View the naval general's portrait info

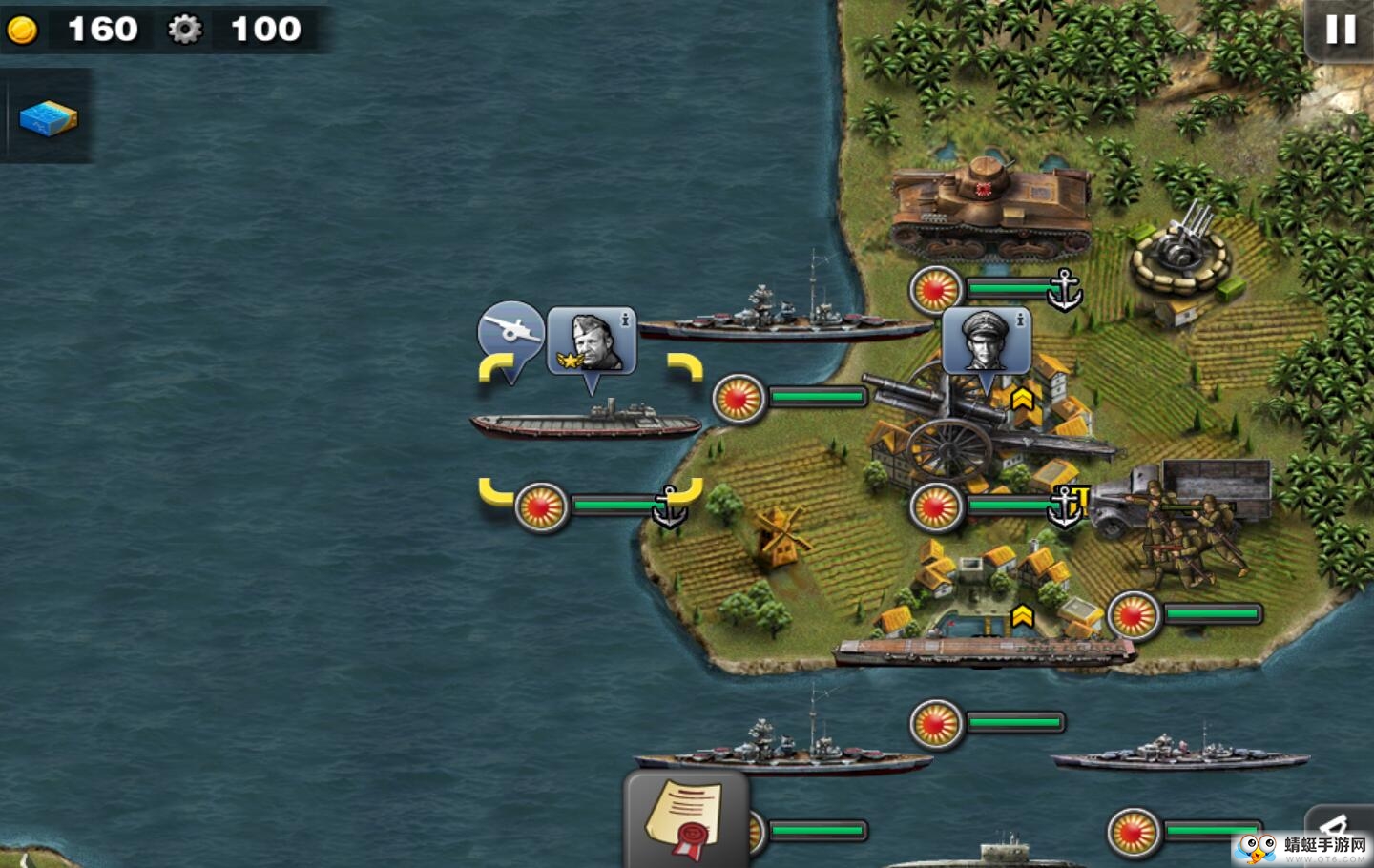592,341
